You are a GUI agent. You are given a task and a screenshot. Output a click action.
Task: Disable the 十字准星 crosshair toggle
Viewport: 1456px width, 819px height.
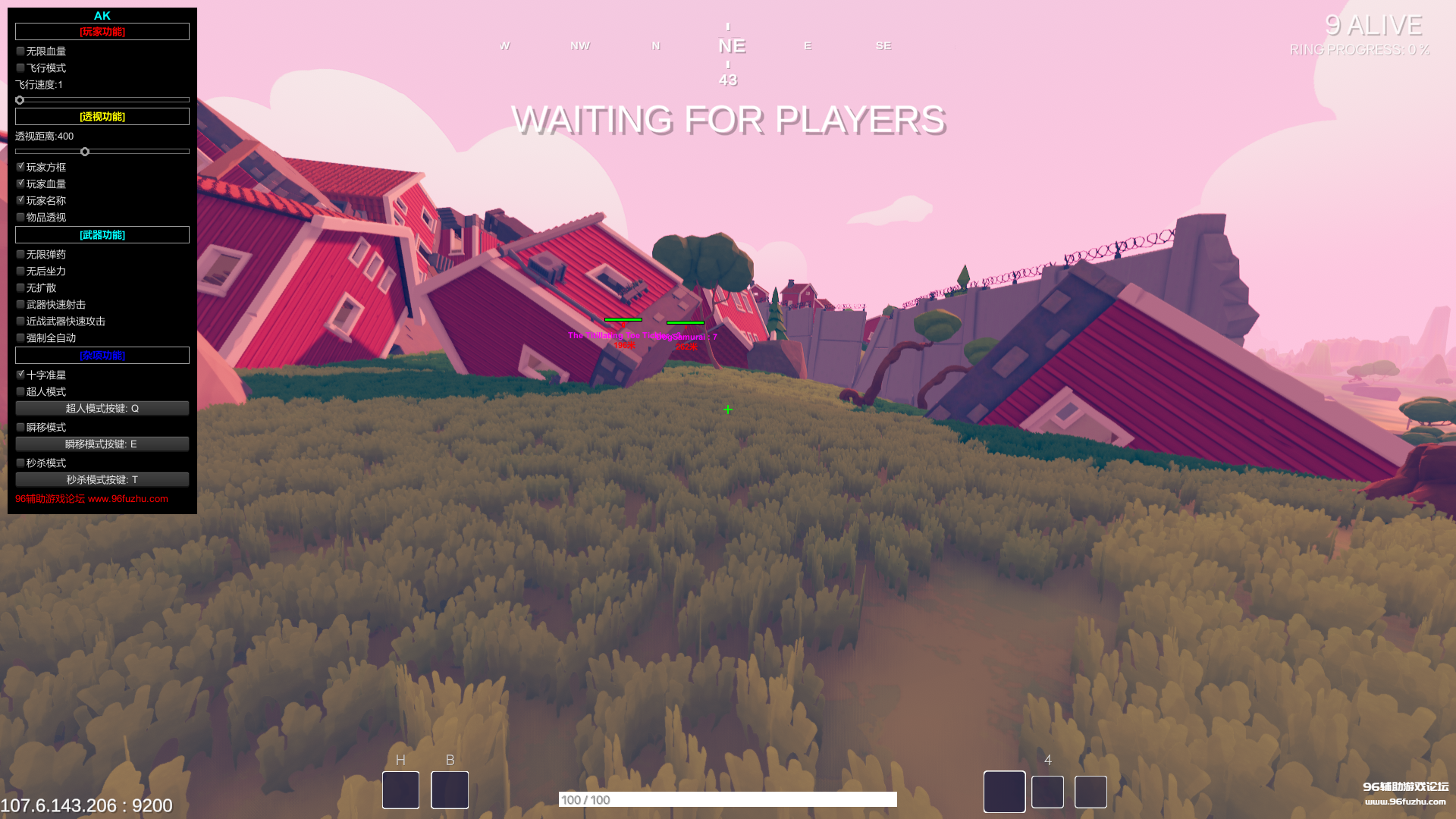point(20,375)
